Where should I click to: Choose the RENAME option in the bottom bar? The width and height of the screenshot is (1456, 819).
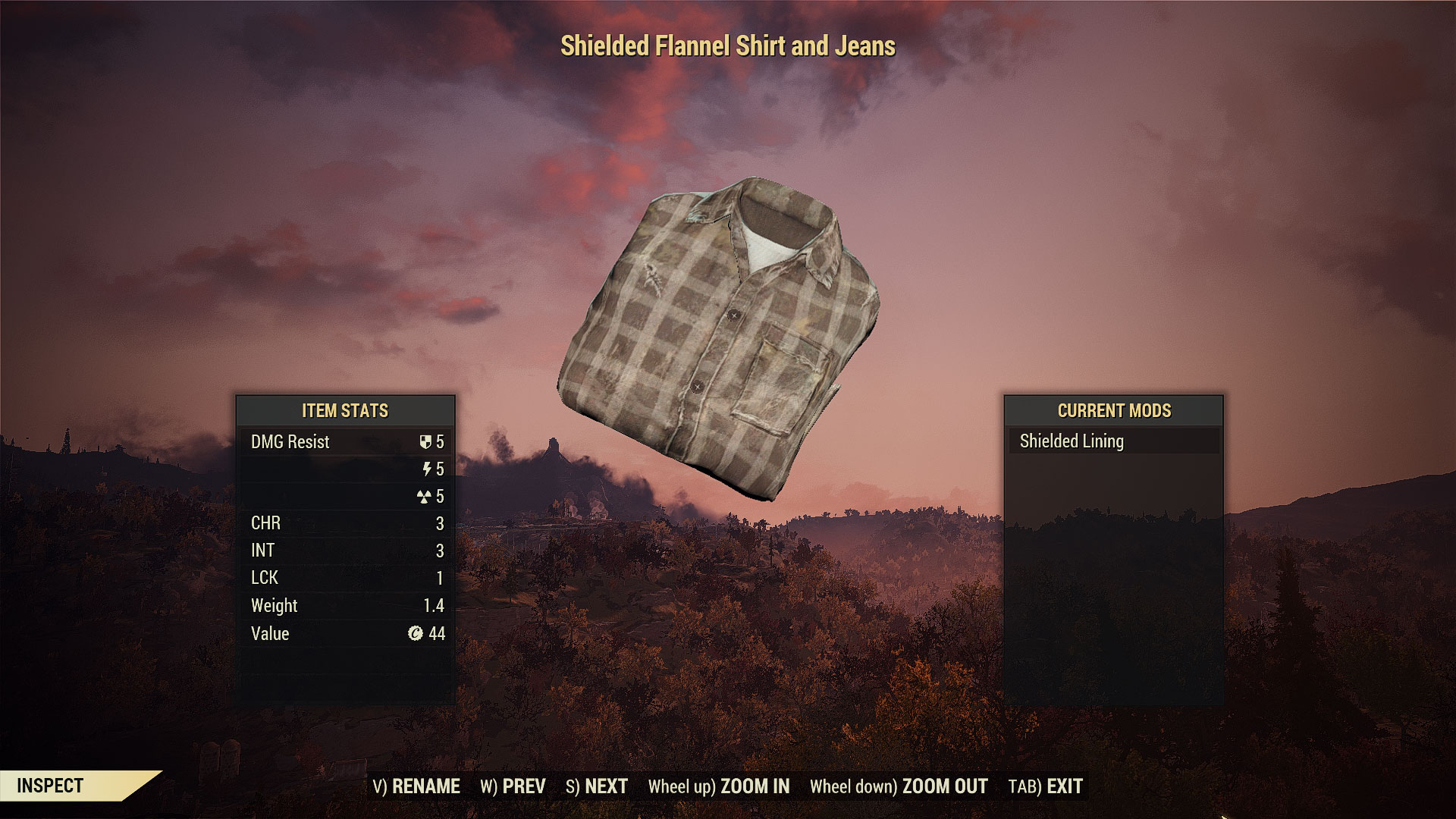click(416, 786)
